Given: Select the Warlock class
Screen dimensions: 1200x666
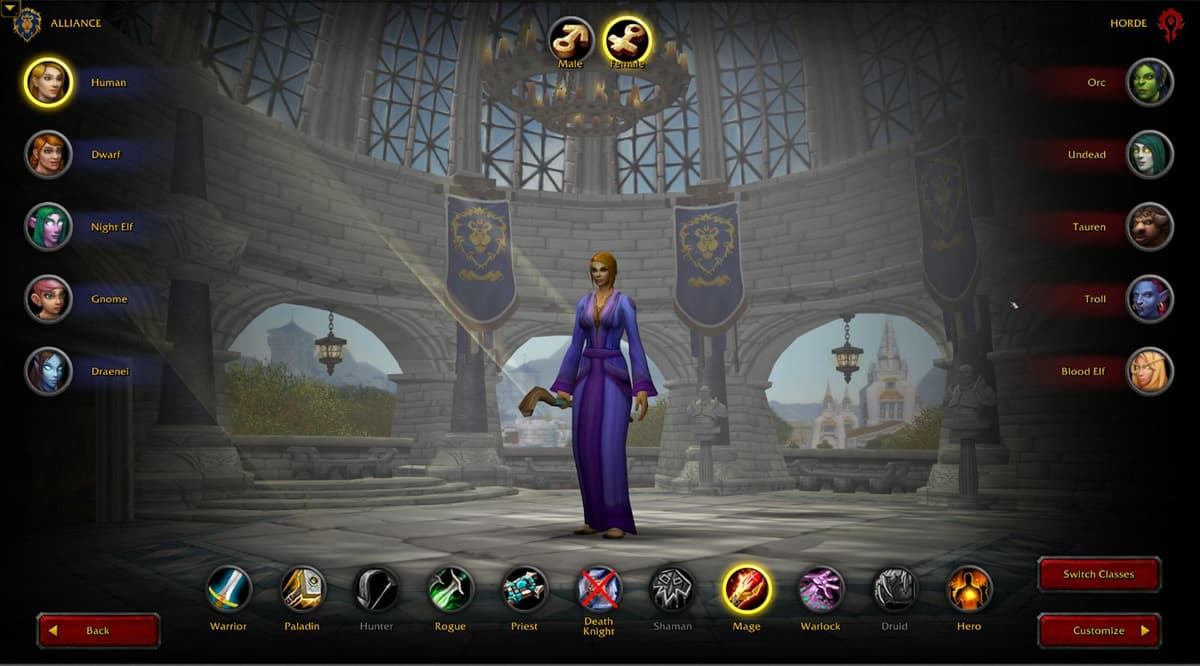Looking at the screenshot, I should coord(821,589).
